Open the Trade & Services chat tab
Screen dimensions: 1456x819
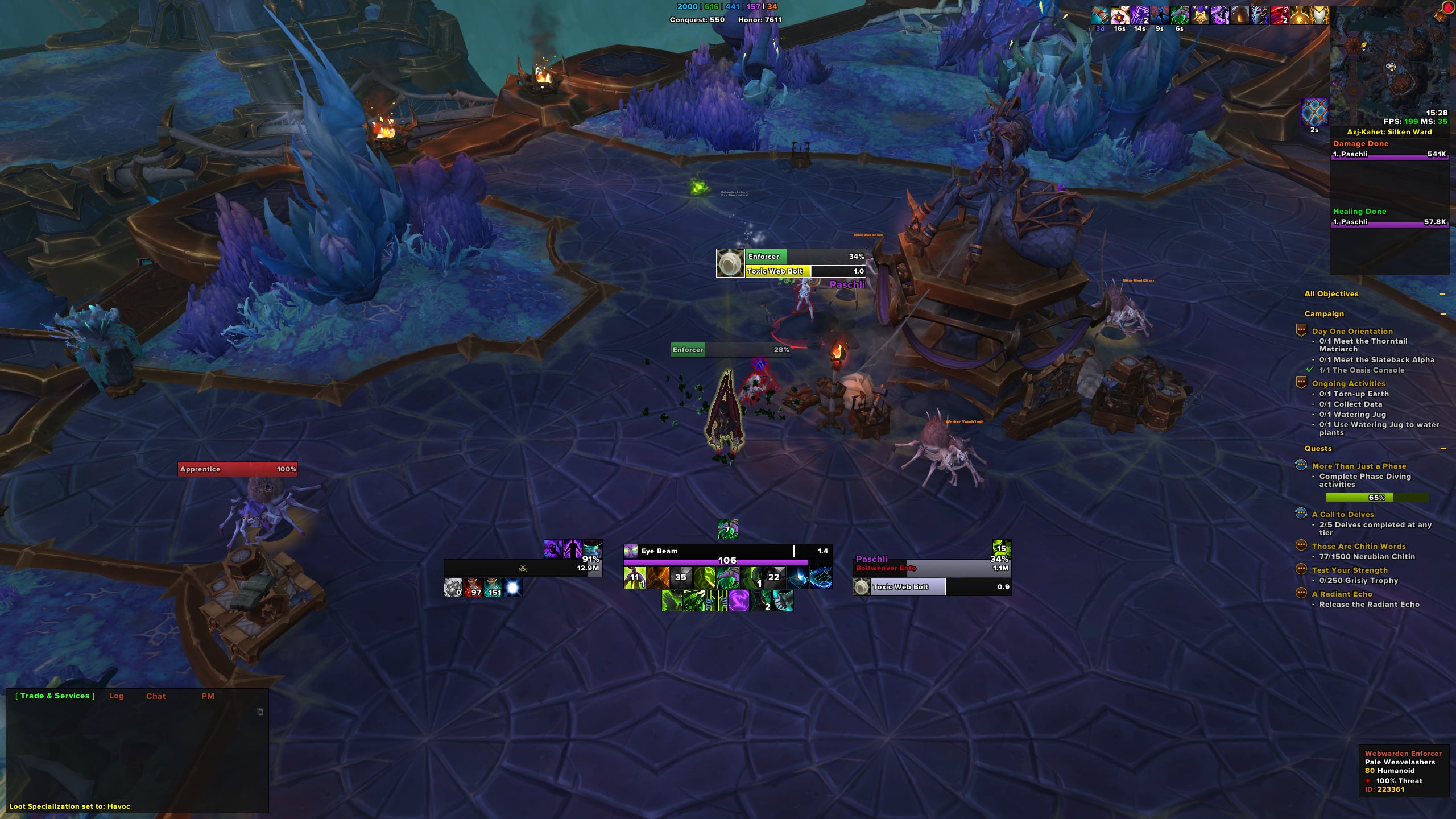[55, 696]
